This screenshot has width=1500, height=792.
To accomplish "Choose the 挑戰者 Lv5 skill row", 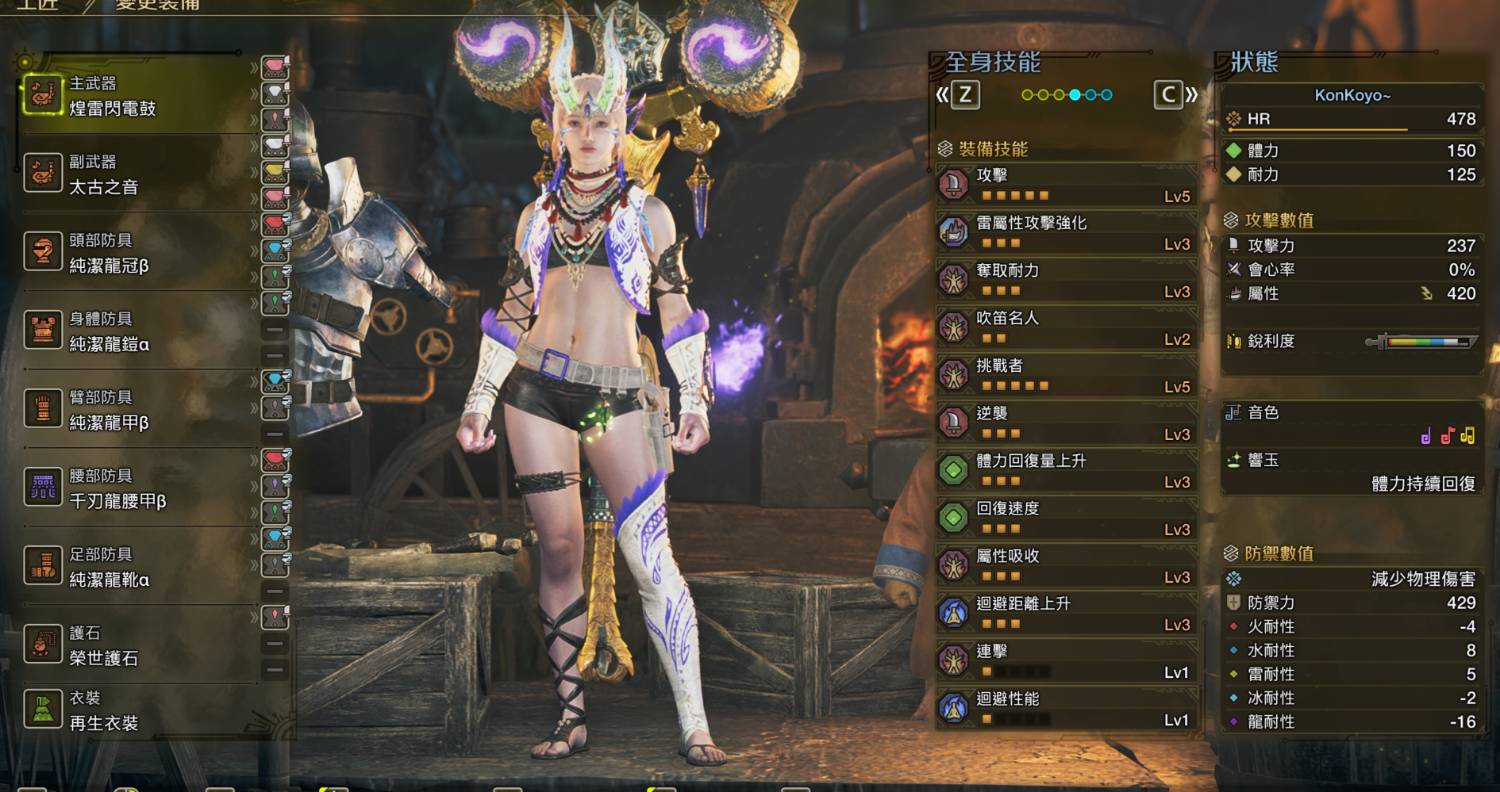I will point(1066,375).
